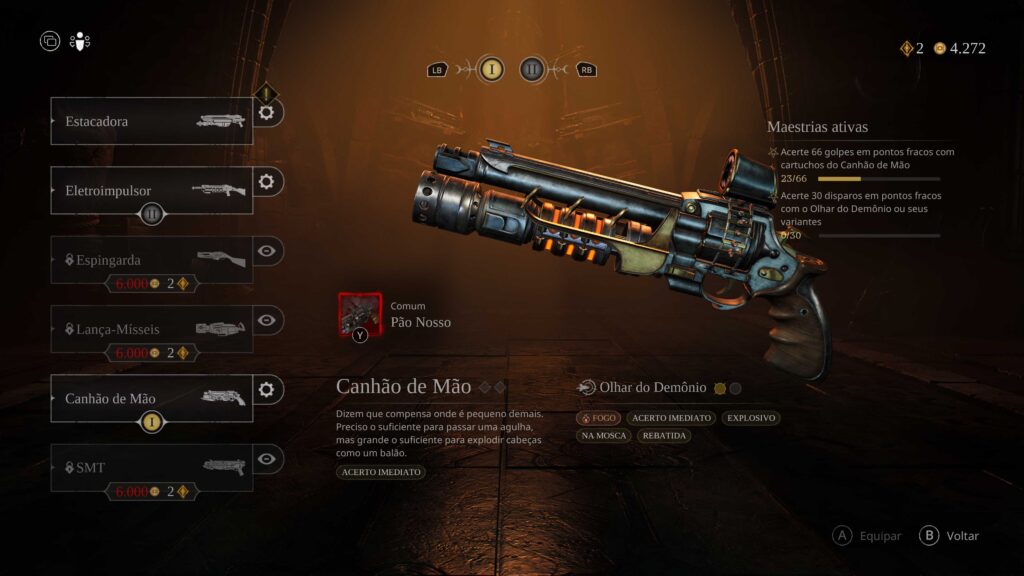The image size is (1024, 576).
Task: Select the Eletroimpulsor weapon entry
Action: click(x=150, y=190)
